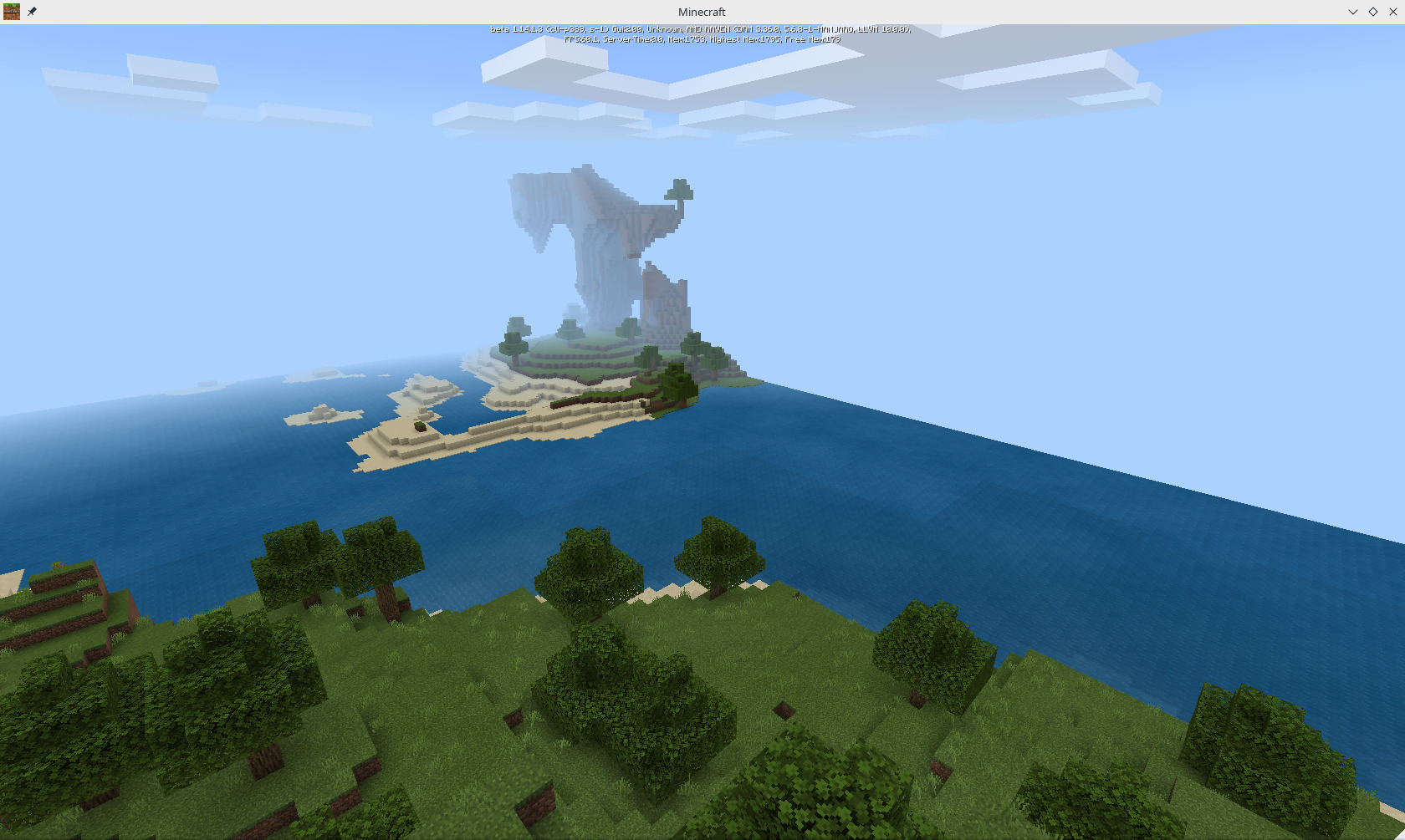Close the Minecraft window
Screen dimensions: 1405x840
[x=1392, y=12]
